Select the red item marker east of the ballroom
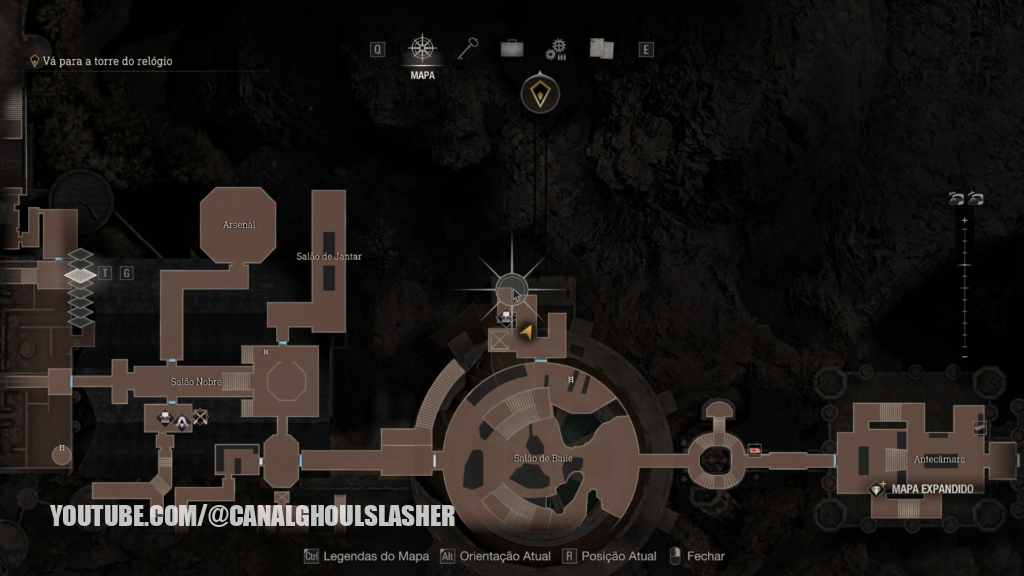The width and height of the screenshot is (1024, 576). (754, 450)
